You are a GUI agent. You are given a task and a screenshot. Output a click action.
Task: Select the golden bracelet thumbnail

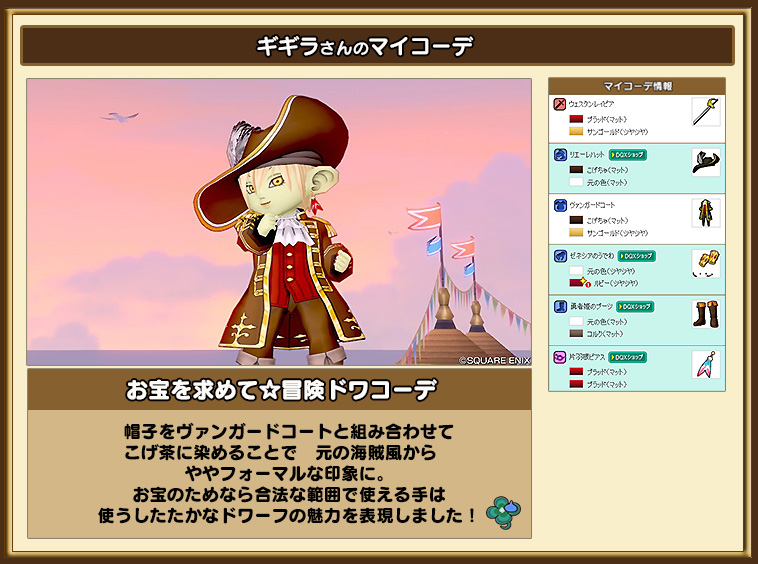(x=706, y=263)
